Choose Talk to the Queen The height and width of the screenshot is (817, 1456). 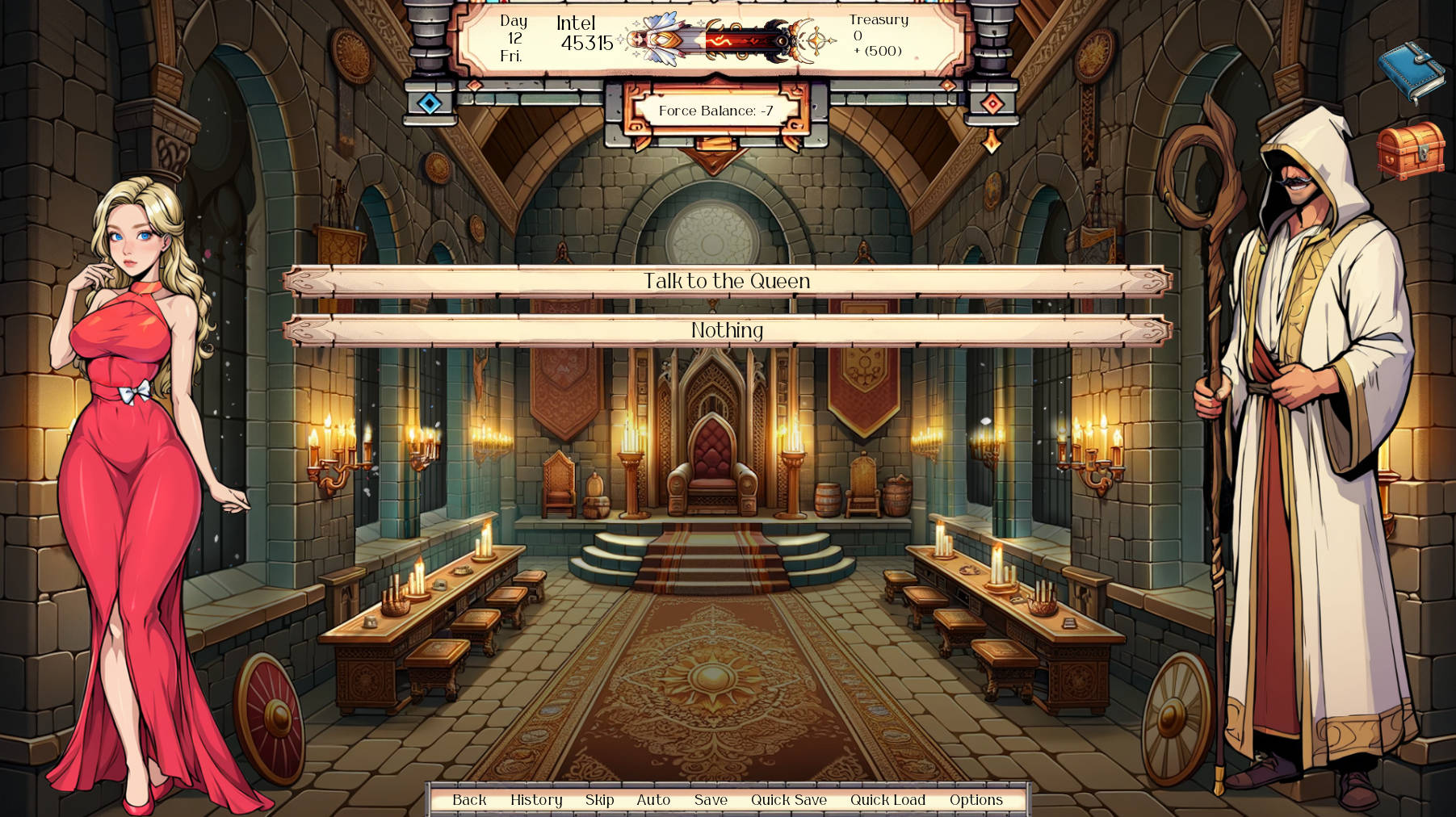(725, 282)
